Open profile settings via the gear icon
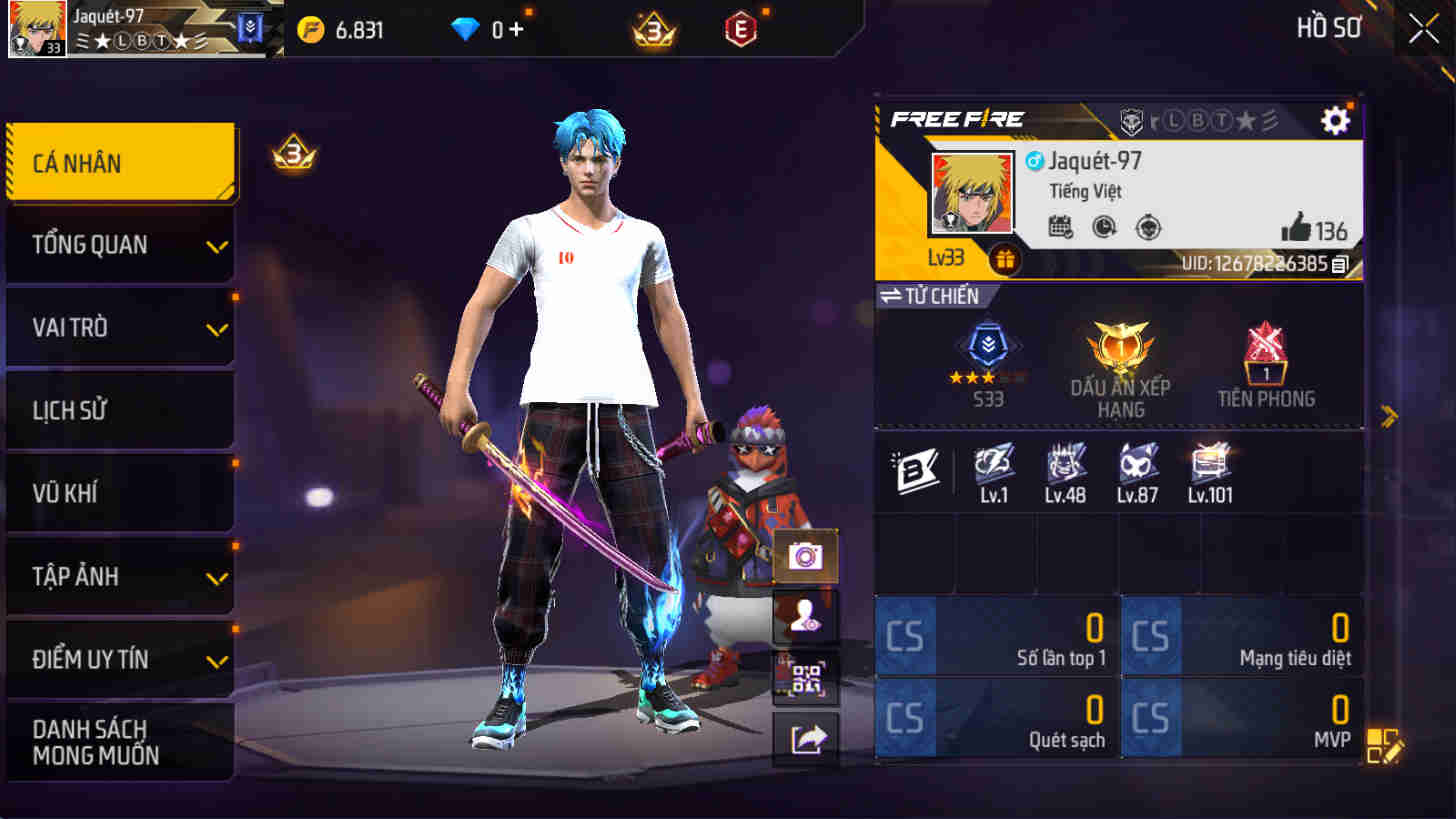The width and height of the screenshot is (1456, 819). pyautogui.click(x=1337, y=120)
